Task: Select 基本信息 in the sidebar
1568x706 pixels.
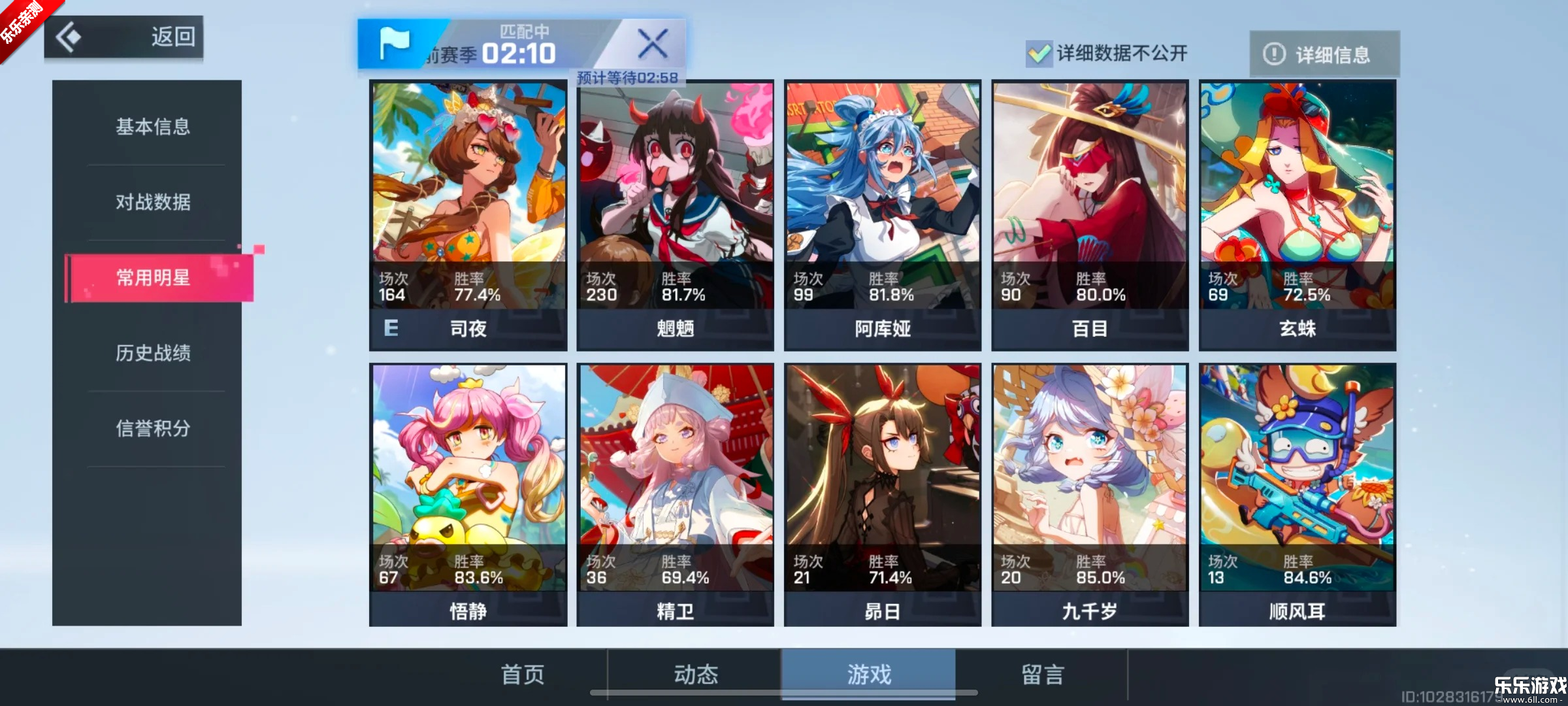Action: click(153, 128)
